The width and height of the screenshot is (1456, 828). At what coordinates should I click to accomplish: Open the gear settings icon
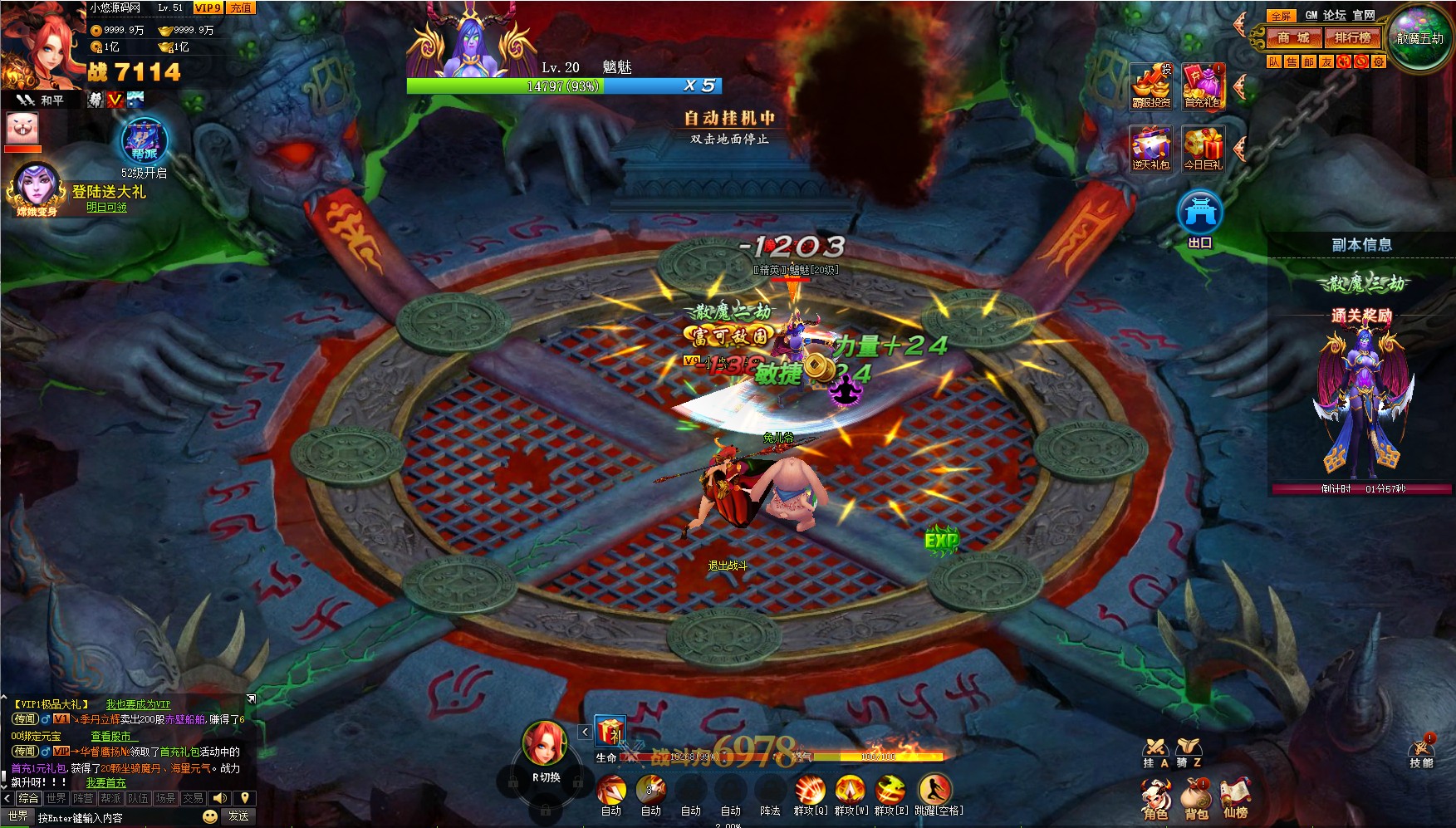pyautogui.click(x=1379, y=61)
